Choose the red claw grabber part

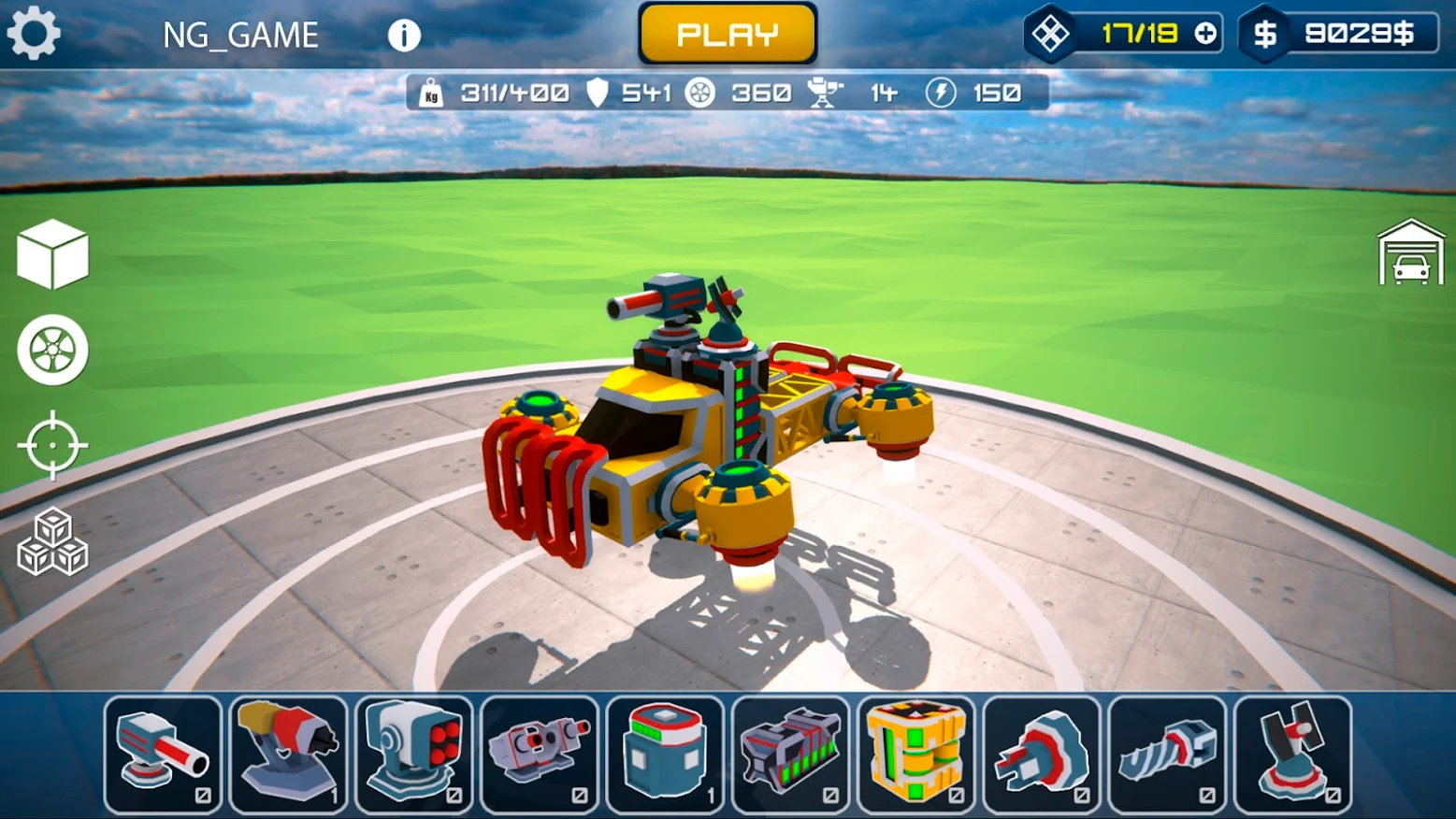coord(1042,754)
